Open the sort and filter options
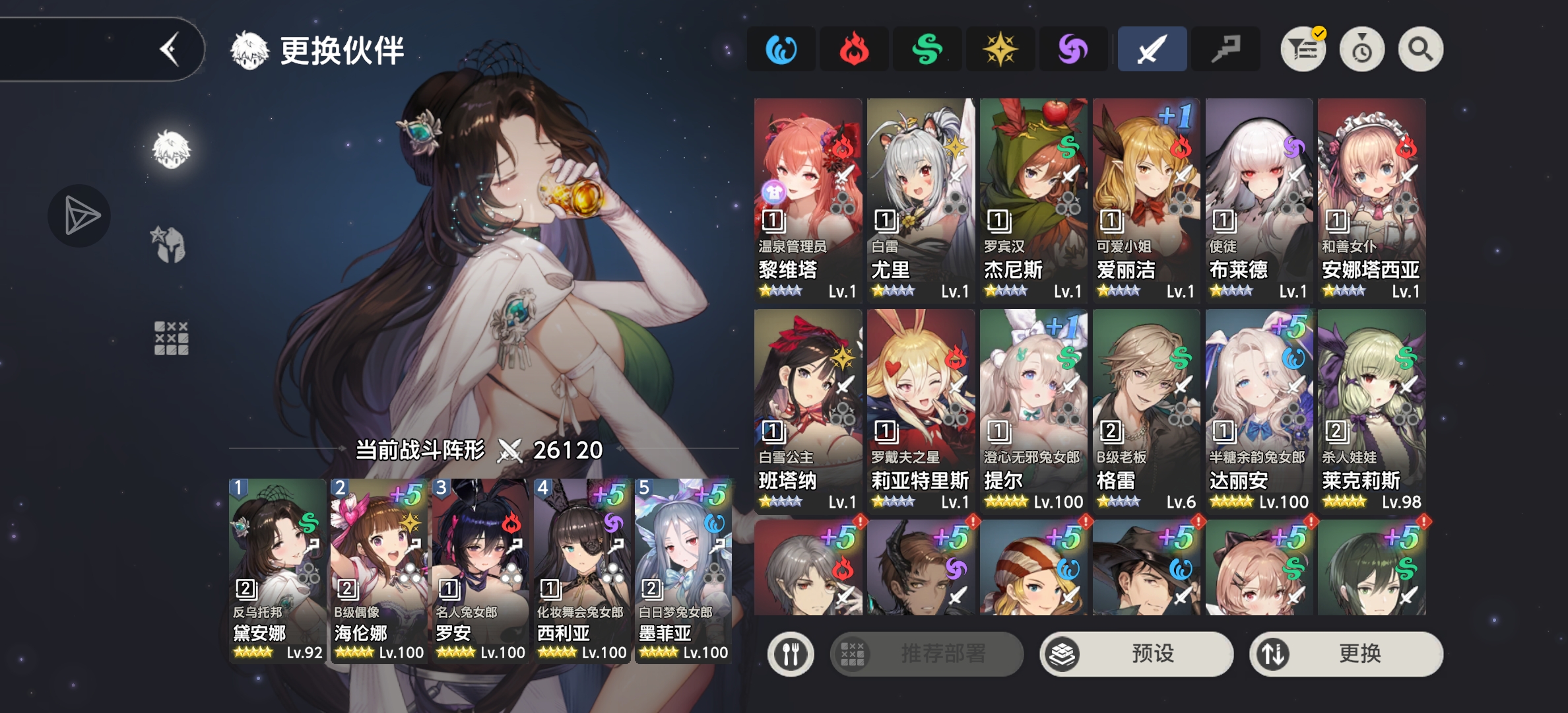 point(1303,50)
